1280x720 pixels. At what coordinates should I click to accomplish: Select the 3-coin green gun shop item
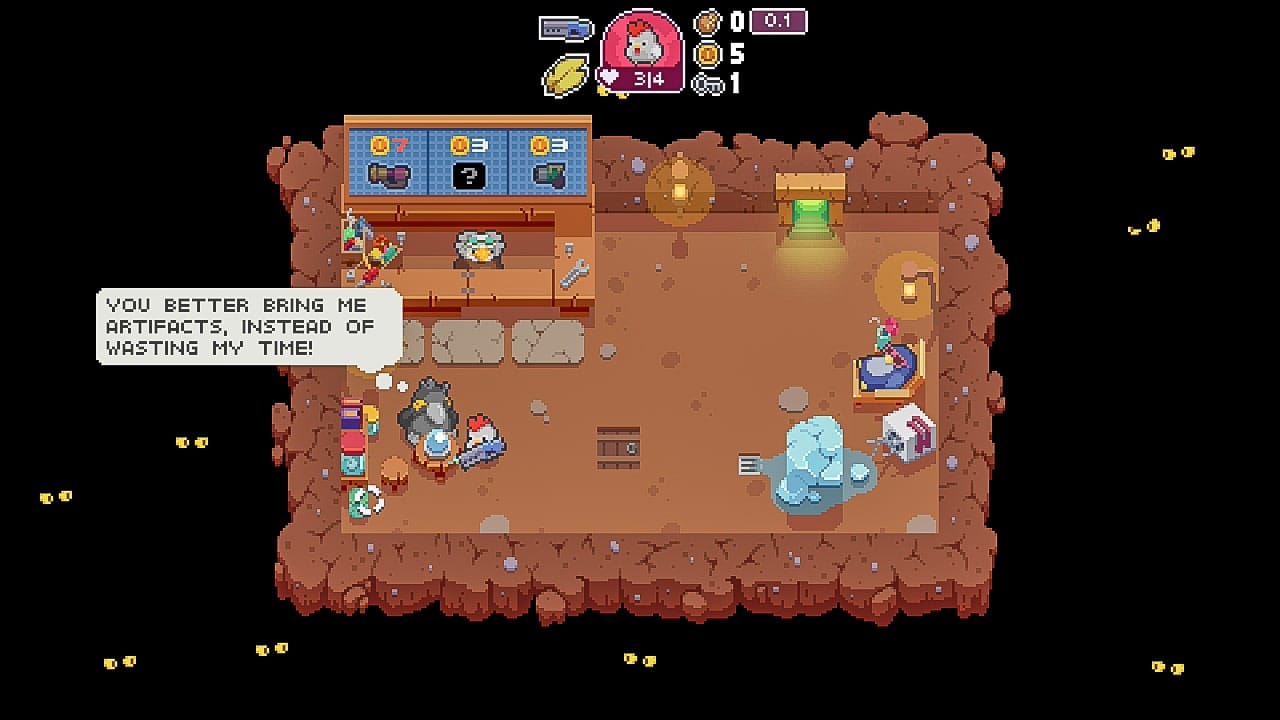[x=549, y=175]
